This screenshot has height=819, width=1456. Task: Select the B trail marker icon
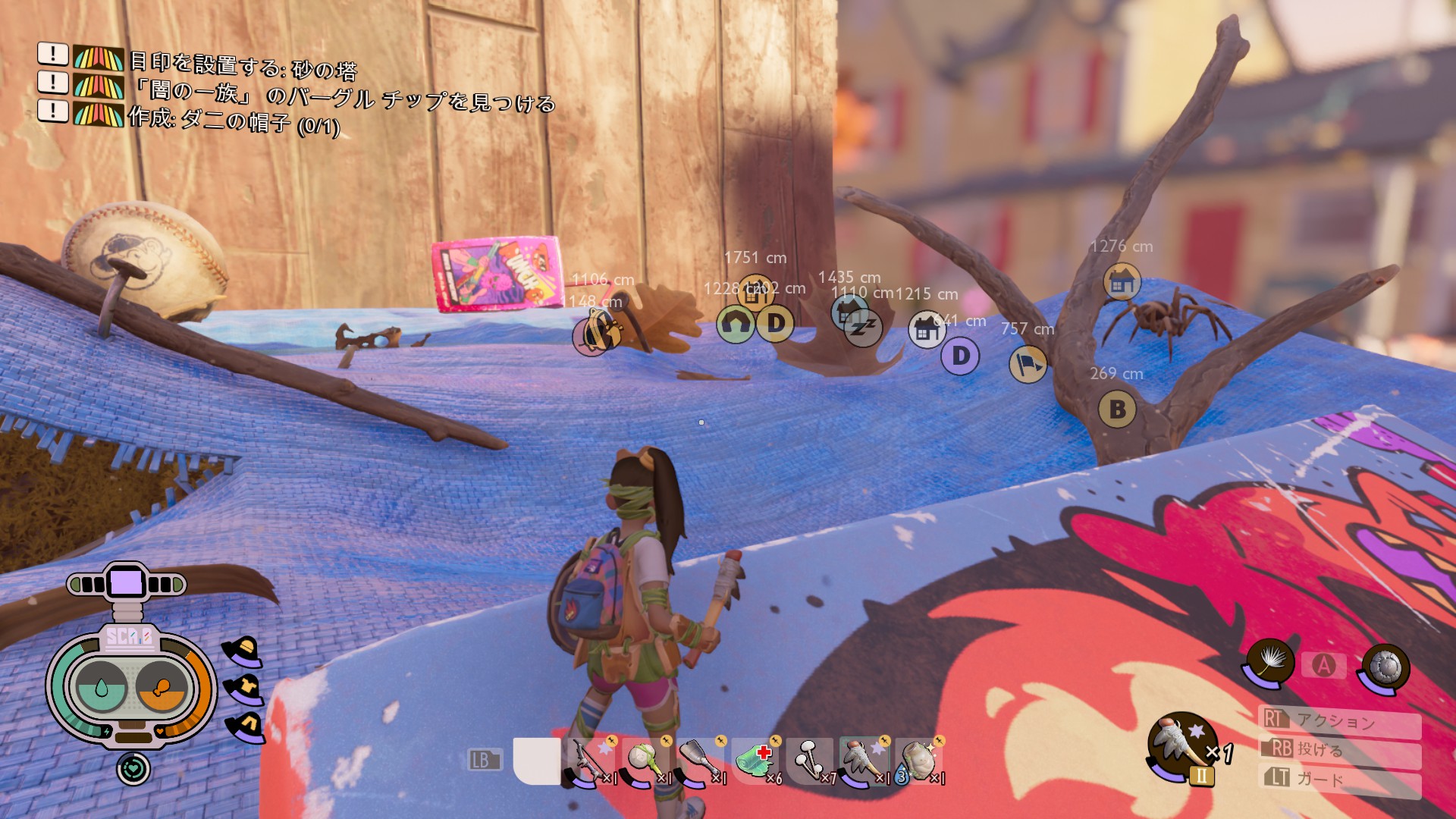pos(1117,409)
